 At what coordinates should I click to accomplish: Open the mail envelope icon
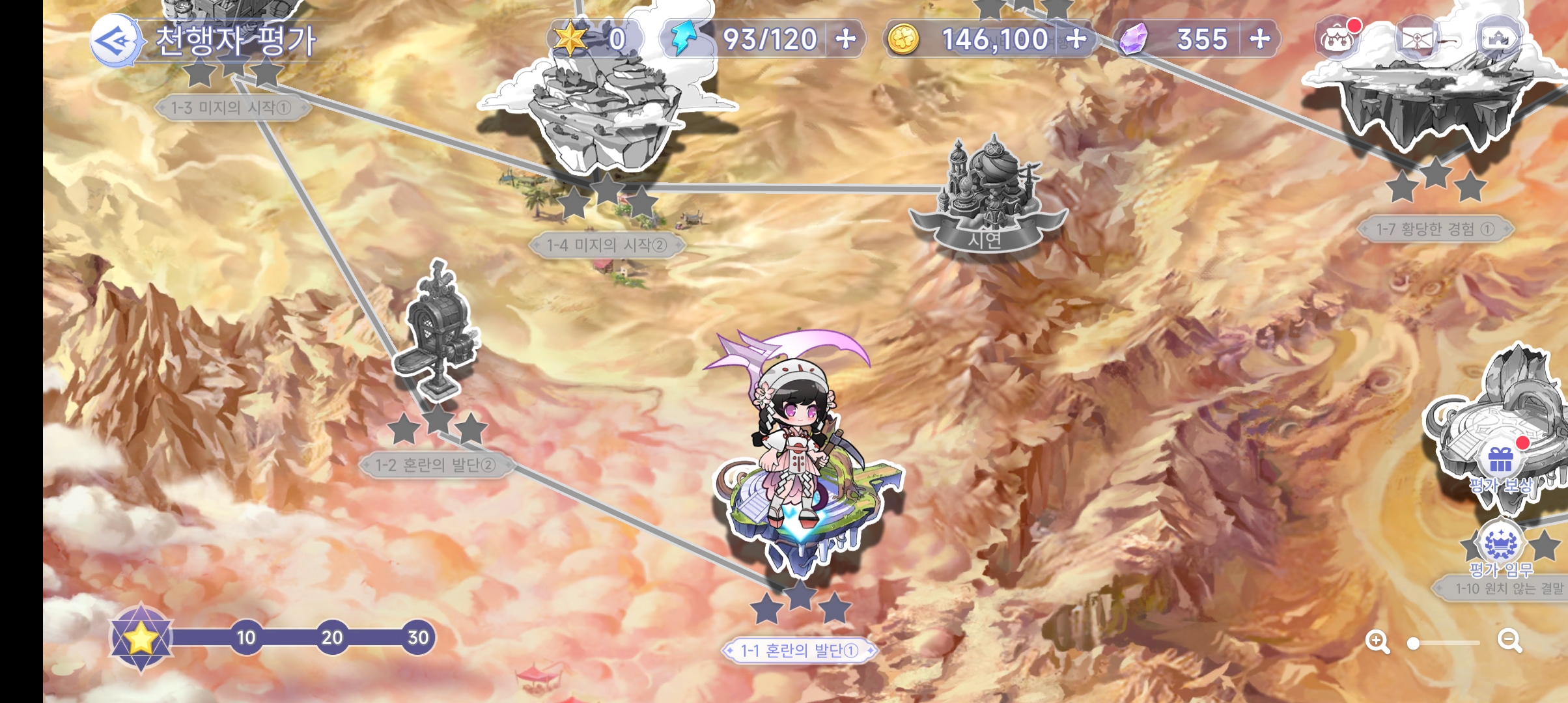pyautogui.click(x=1416, y=39)
